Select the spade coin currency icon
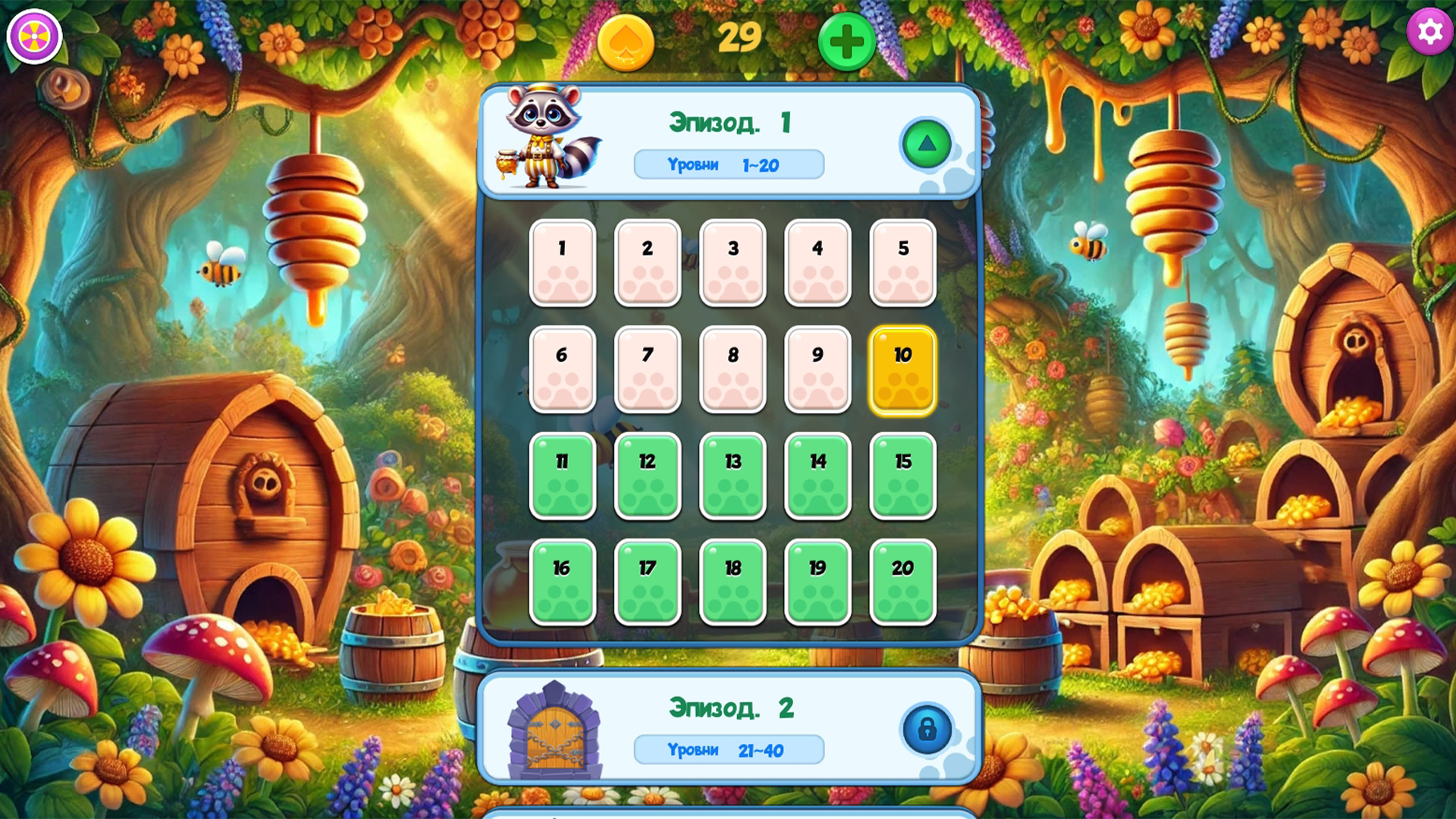 626,43
